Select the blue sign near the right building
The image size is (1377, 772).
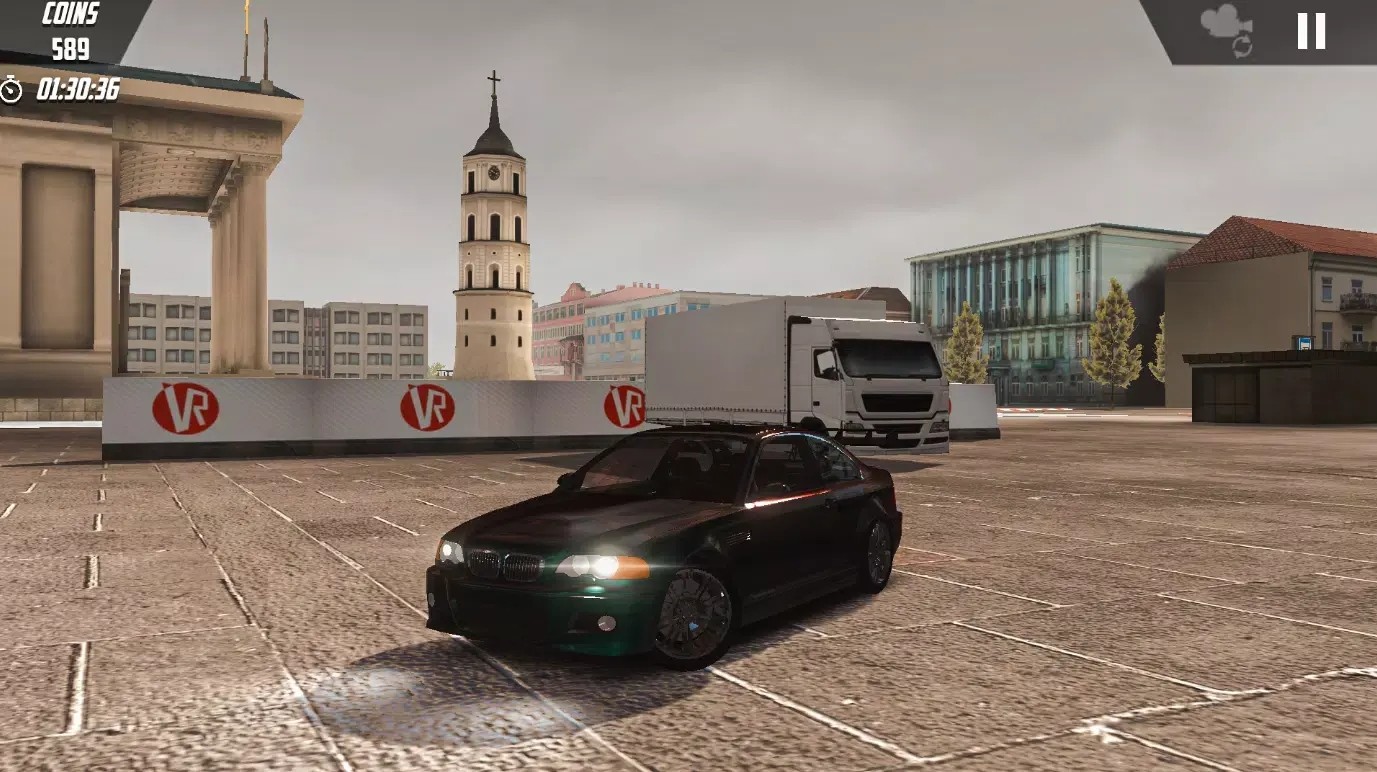point(1304,343)
